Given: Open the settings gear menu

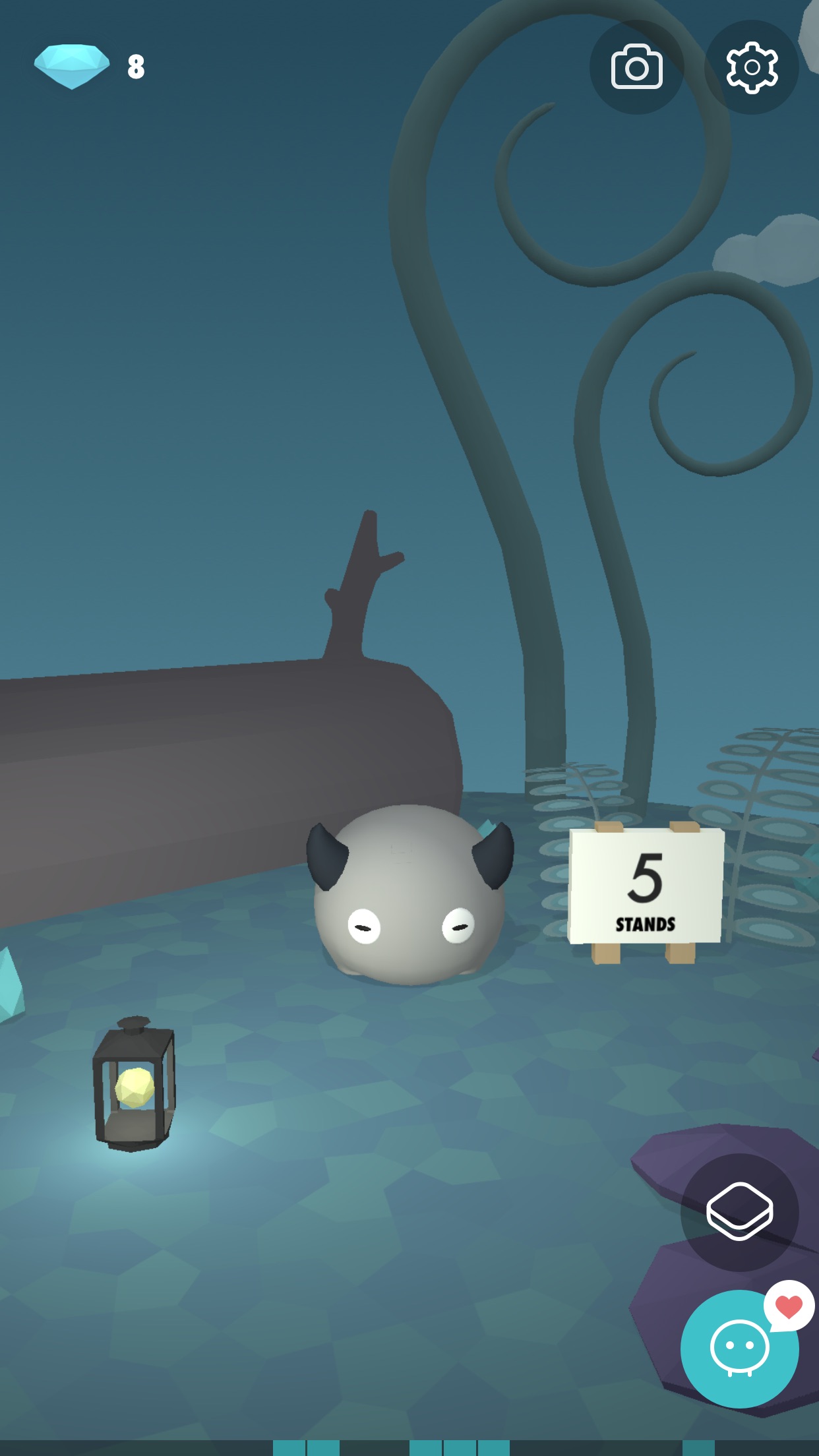Looking at the screenshot, I should [751, 67].
